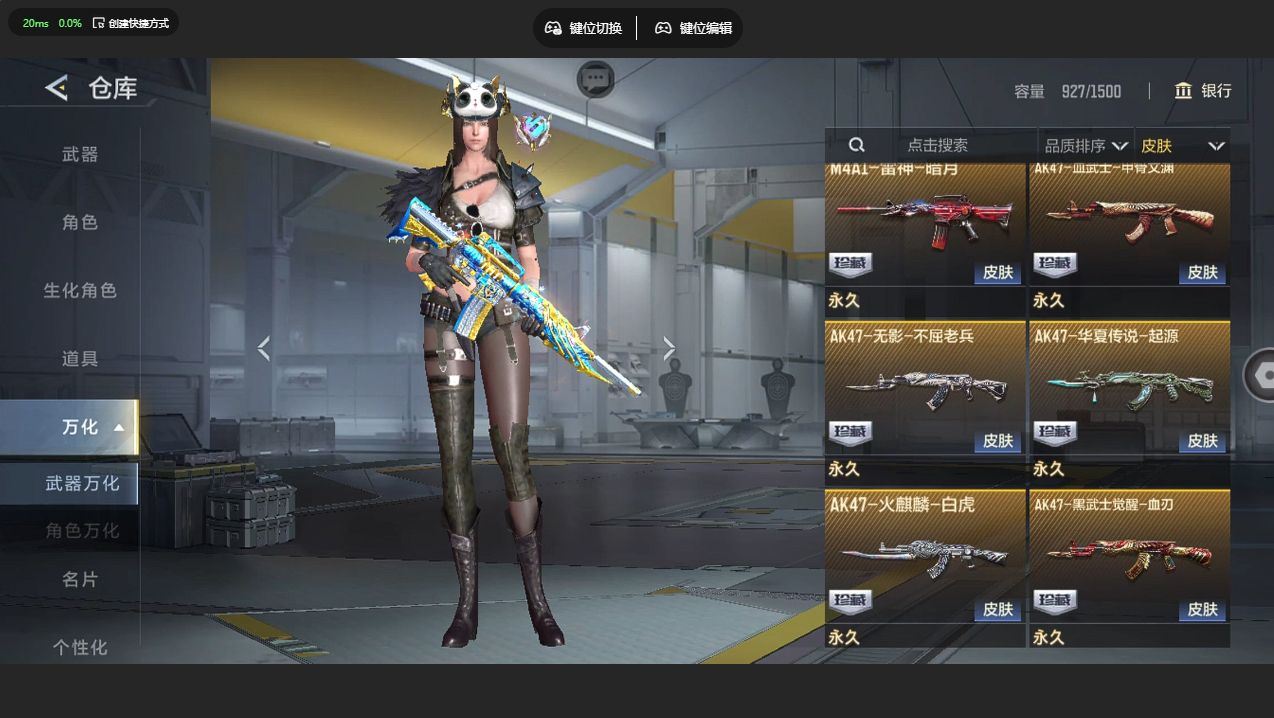
Task: Switch to the 角色 category
Action: pos(80,222)
